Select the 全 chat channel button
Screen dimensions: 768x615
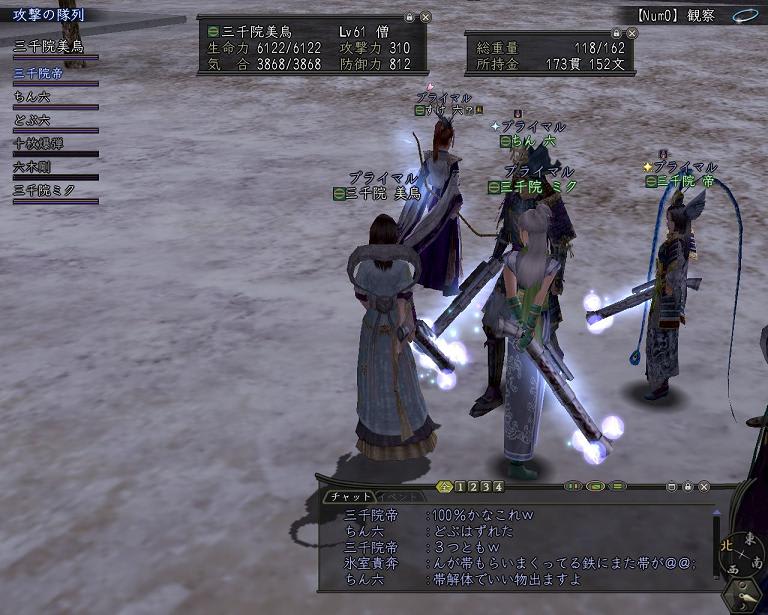pos(445,487)
